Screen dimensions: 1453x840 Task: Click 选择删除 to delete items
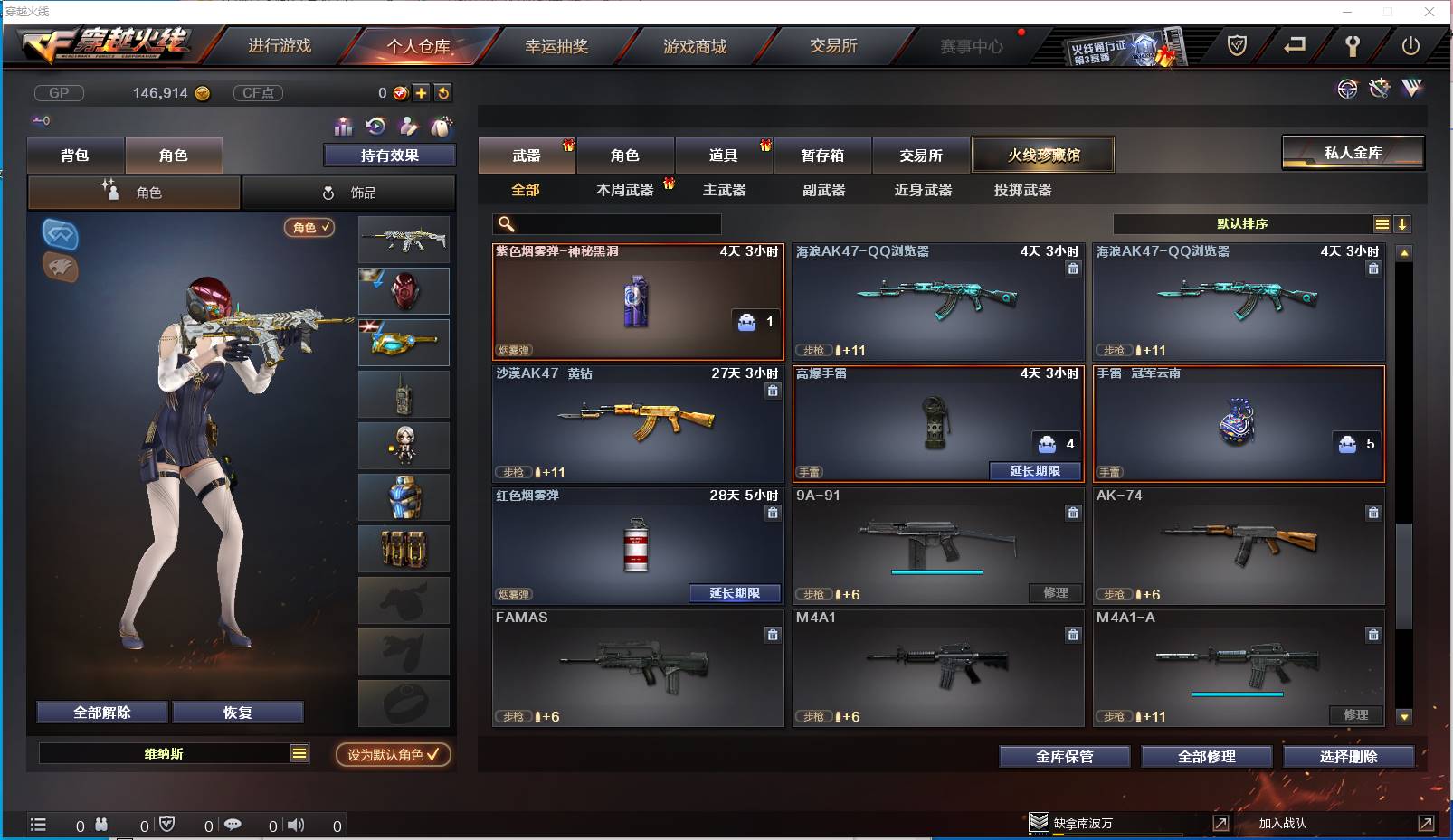point(1348,757)
